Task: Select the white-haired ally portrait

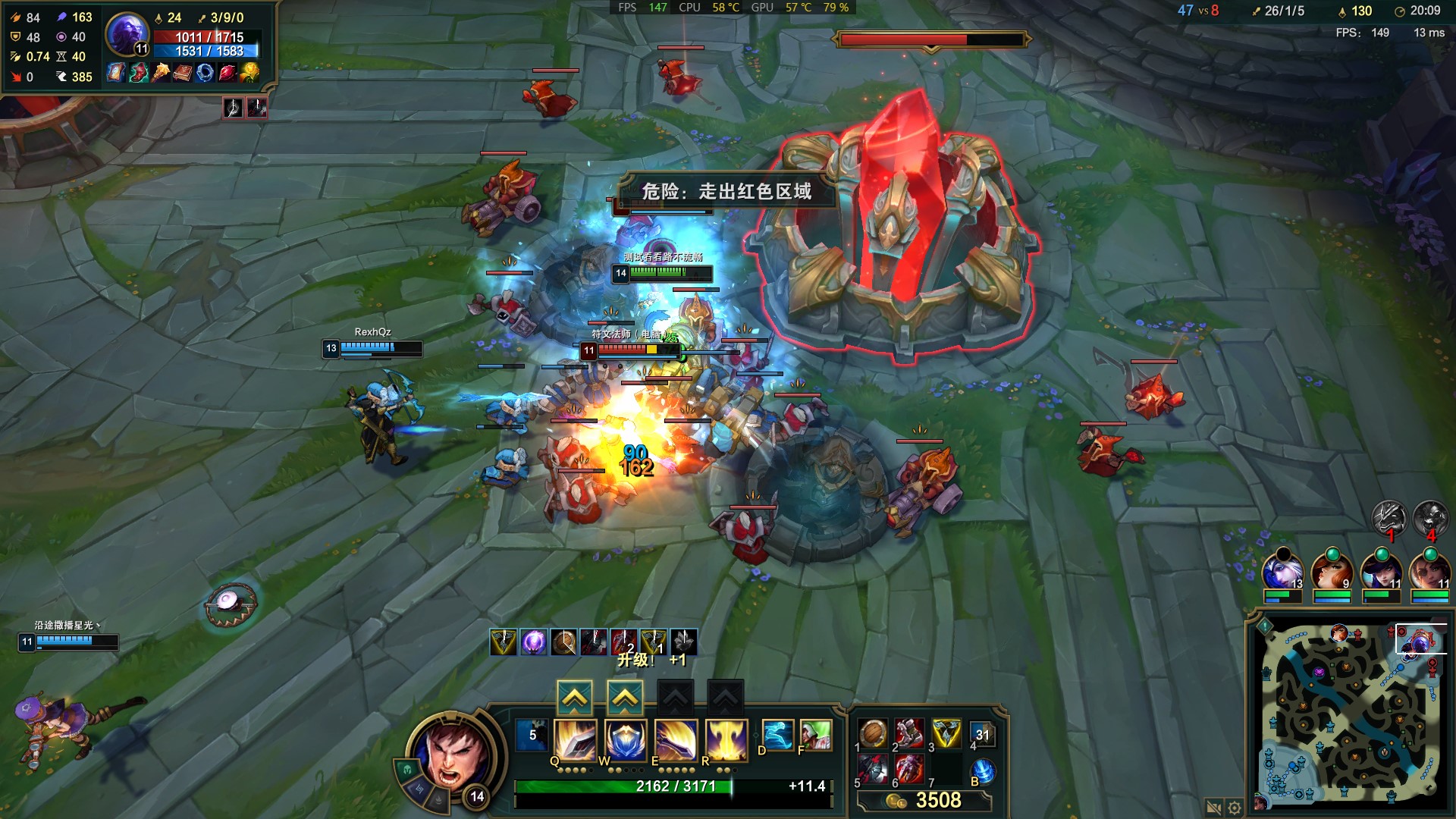Action: pos(1282,571)
